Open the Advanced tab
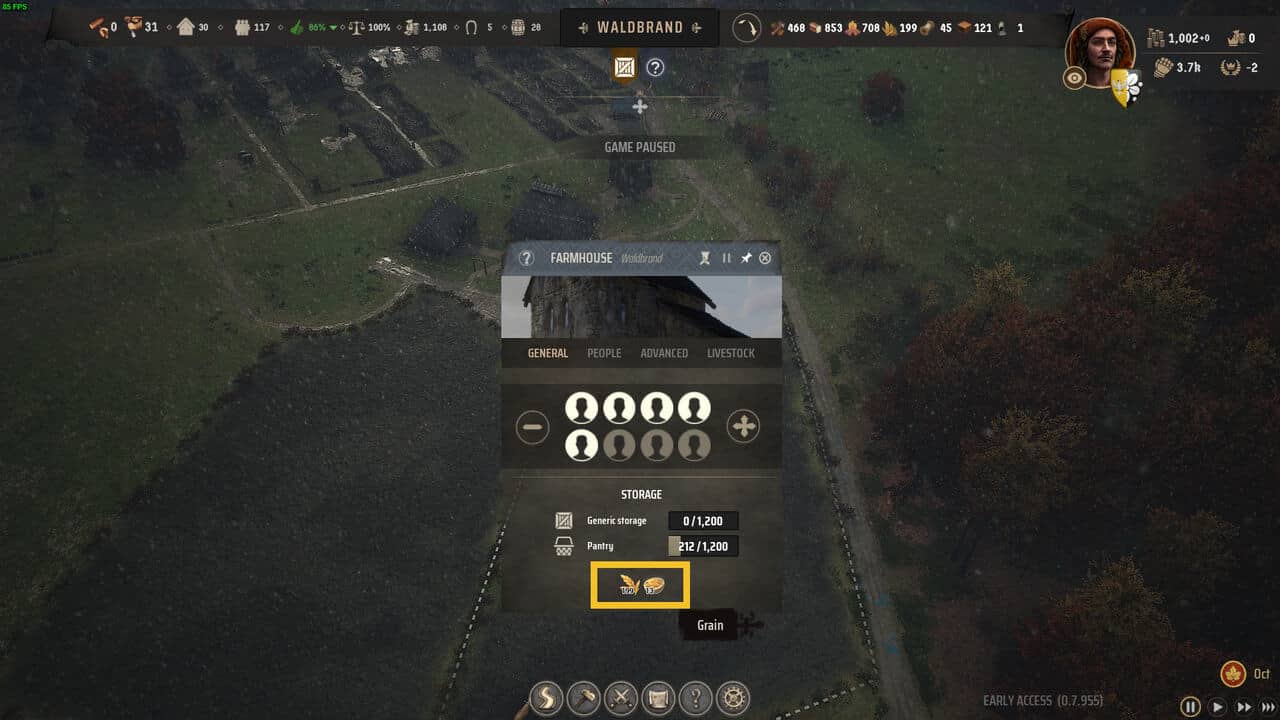The width and height of the screenshot is (1280, 720). coord(664,353)
